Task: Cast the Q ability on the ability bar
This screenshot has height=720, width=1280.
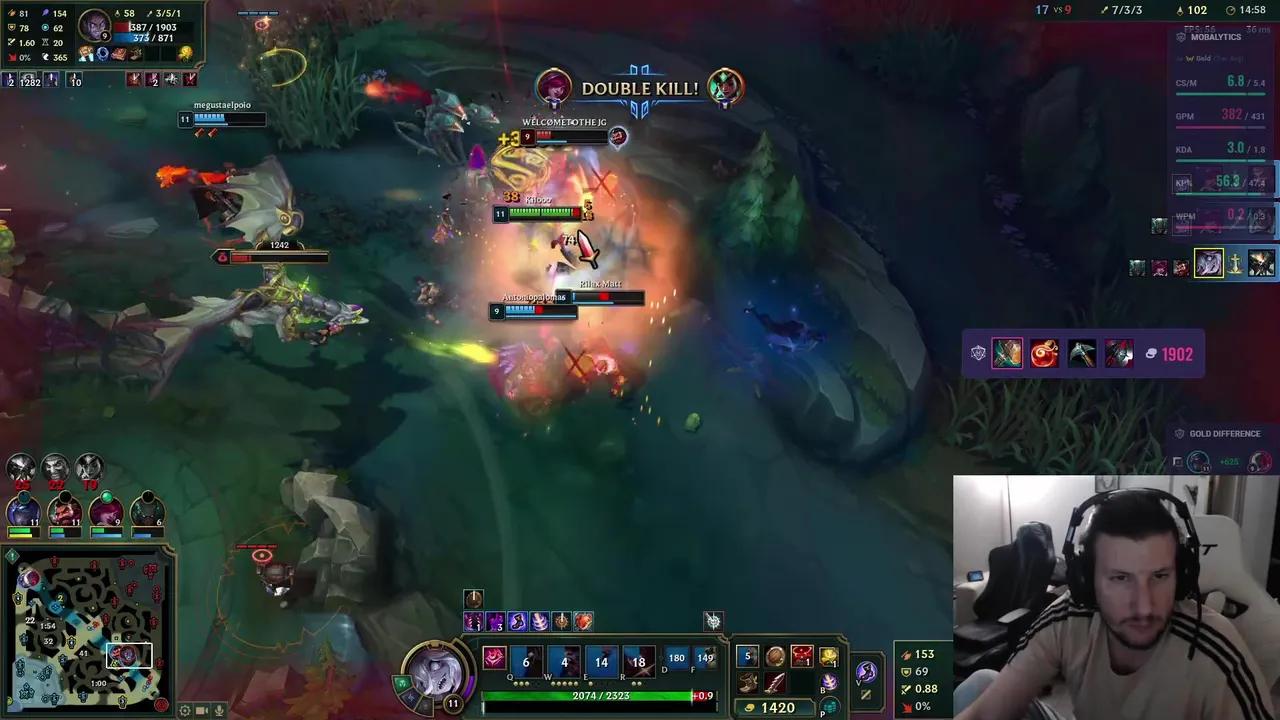Action: [x=526, y=661]
